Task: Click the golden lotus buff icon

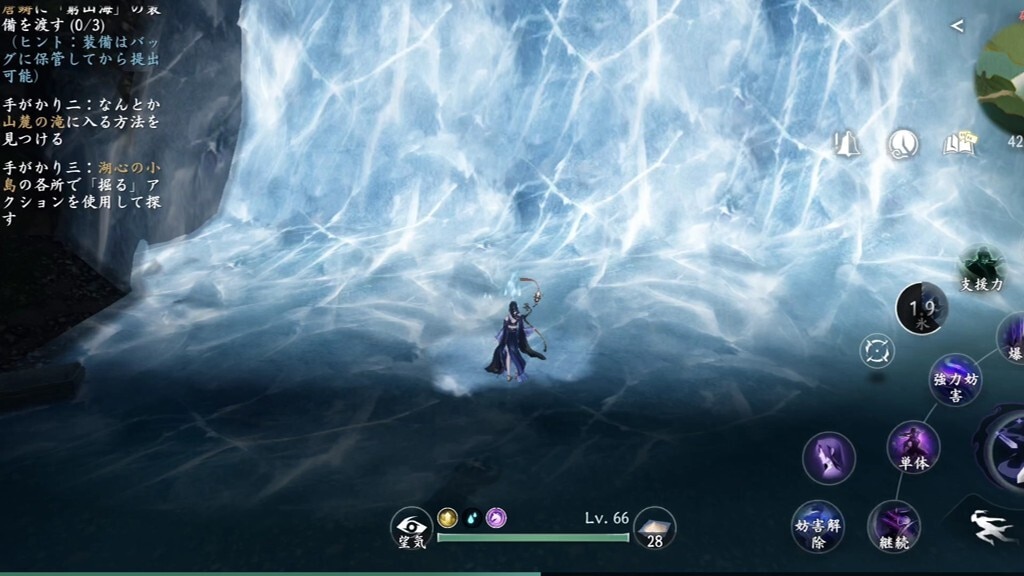Action: [447, 517]
